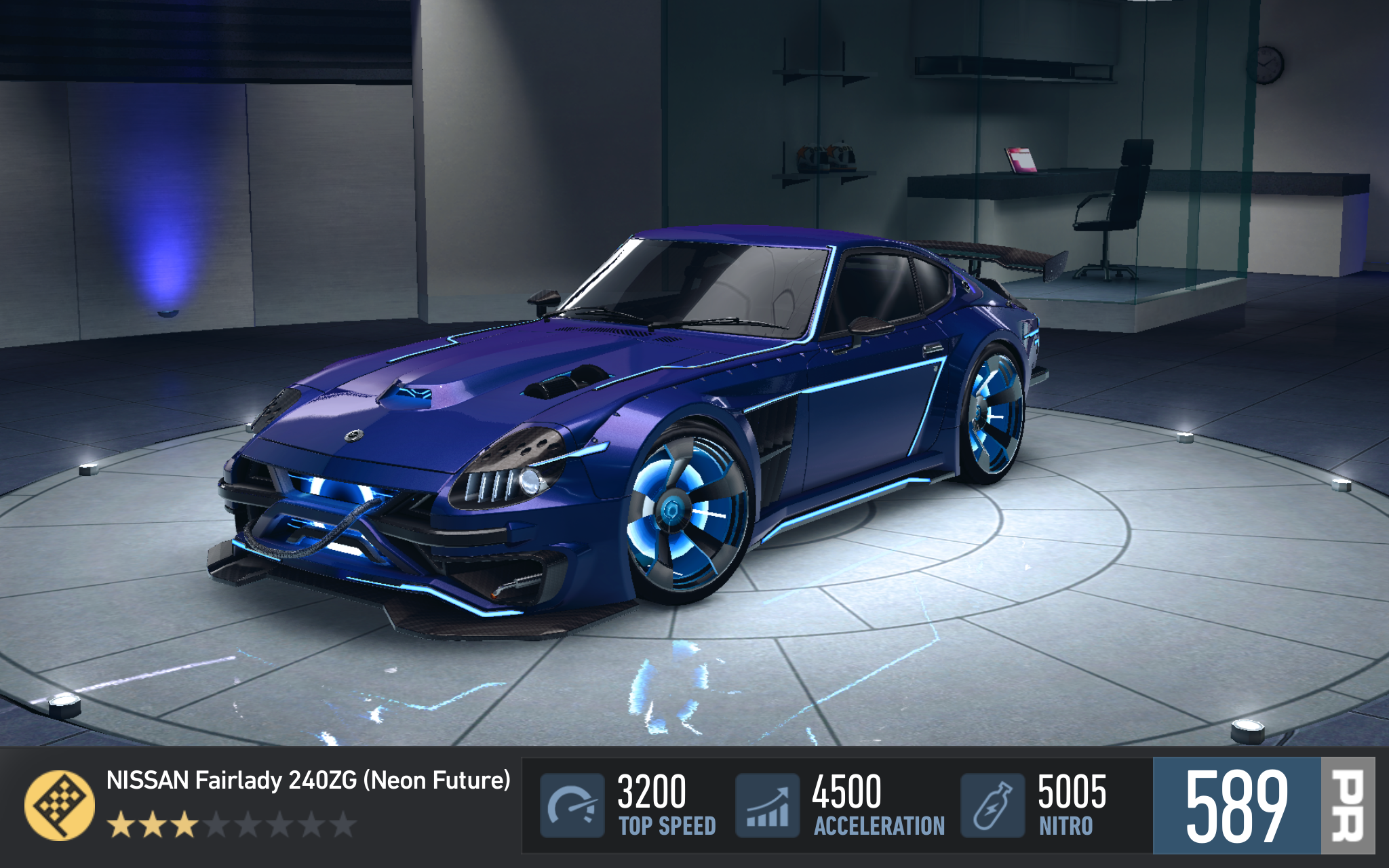Open the Nitro bottle icon
This screenshot has height=868, width=1389.
(992, 805)
